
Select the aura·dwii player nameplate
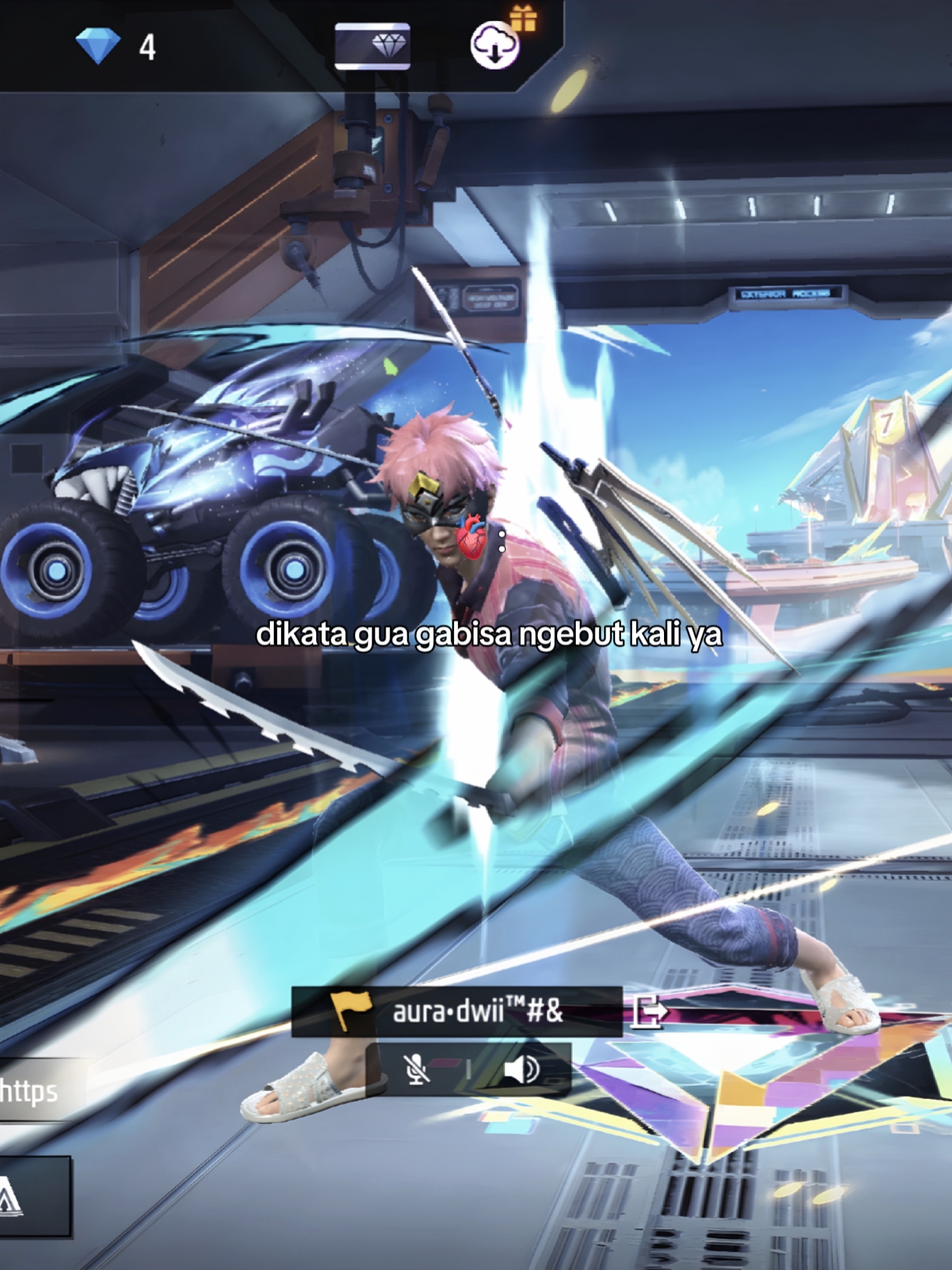tap(456, 1012)
